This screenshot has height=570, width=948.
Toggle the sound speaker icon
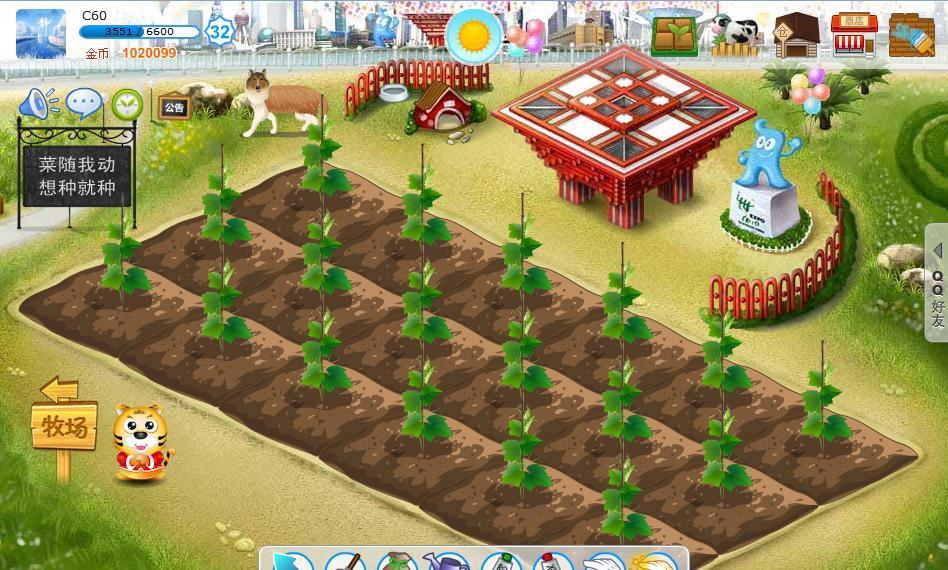coord(39,103)
